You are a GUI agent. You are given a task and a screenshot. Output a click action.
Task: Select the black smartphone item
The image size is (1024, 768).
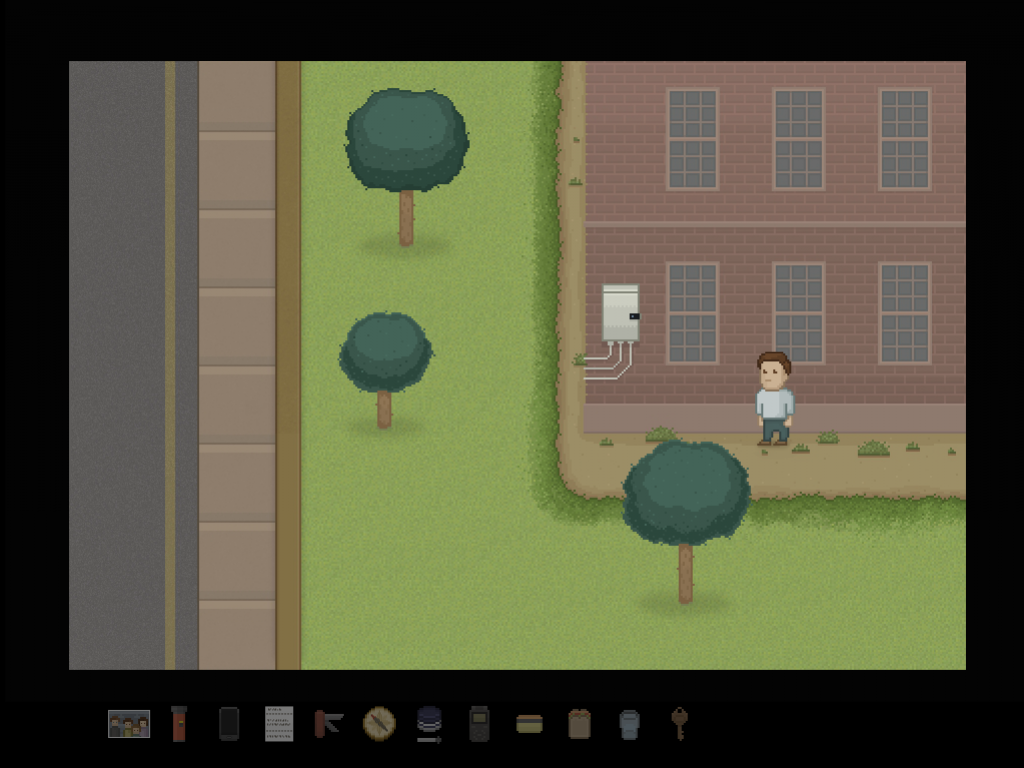tap(229, 723)
